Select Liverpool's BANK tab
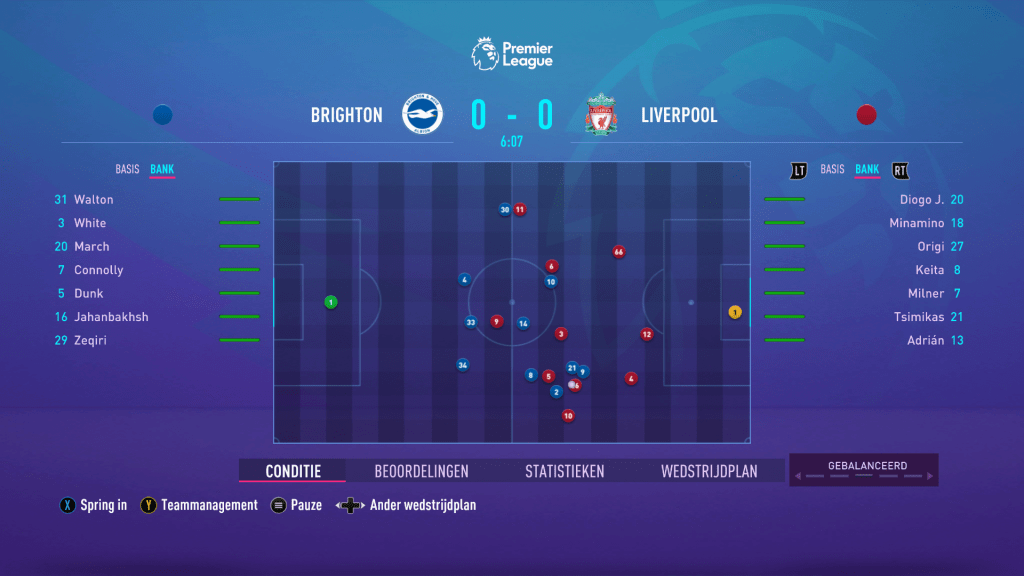This screenshot has width=1024, height=576. [867, 169]
